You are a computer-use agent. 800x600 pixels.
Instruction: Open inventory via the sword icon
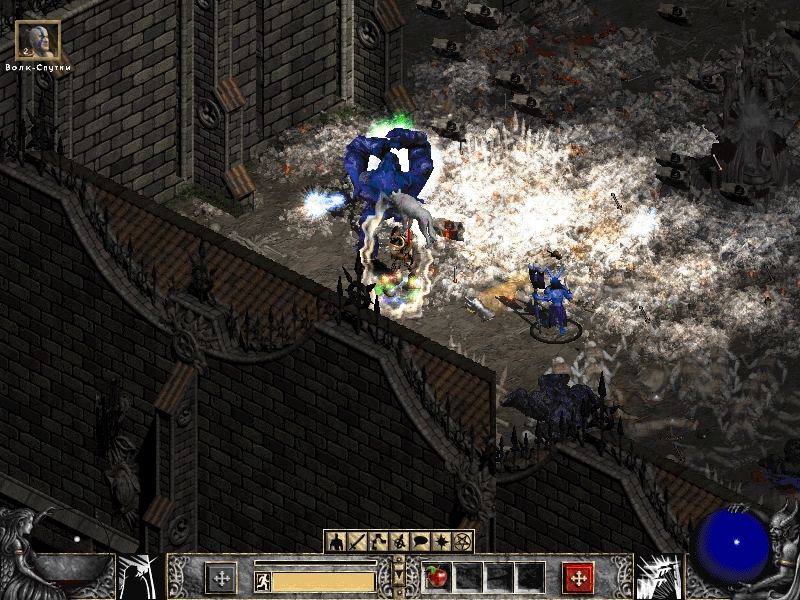(x=359, y=541)
